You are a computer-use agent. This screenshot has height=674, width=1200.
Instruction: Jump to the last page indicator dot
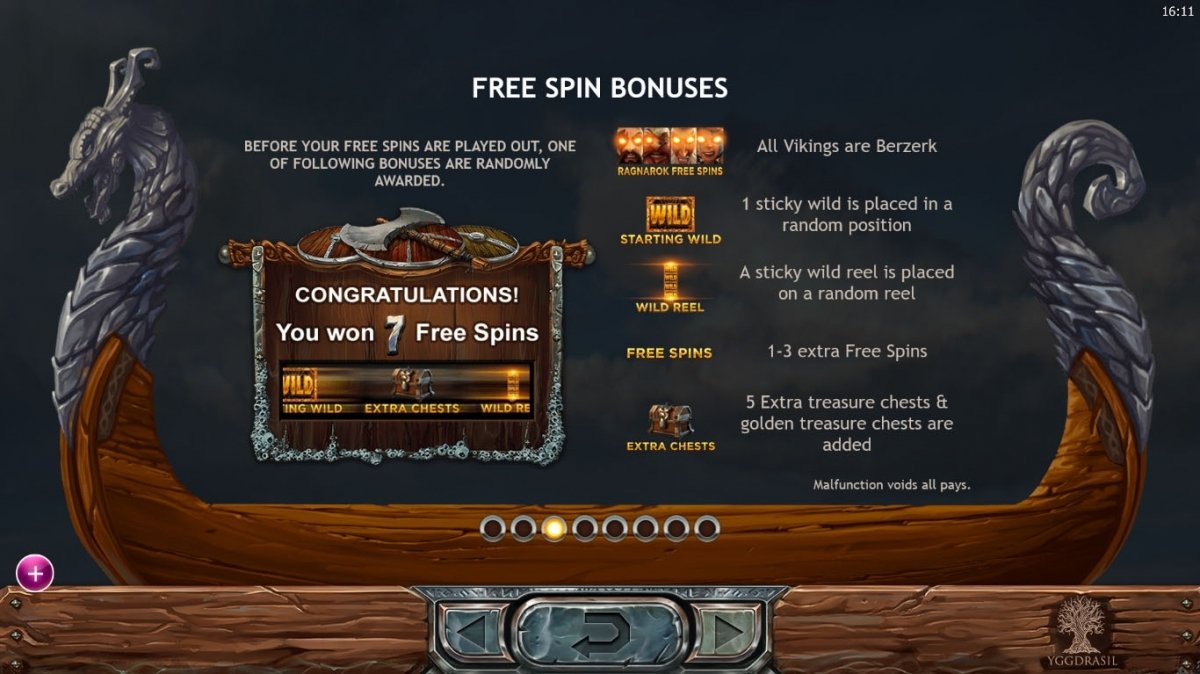pyautogui.click(x=707, y=527)
